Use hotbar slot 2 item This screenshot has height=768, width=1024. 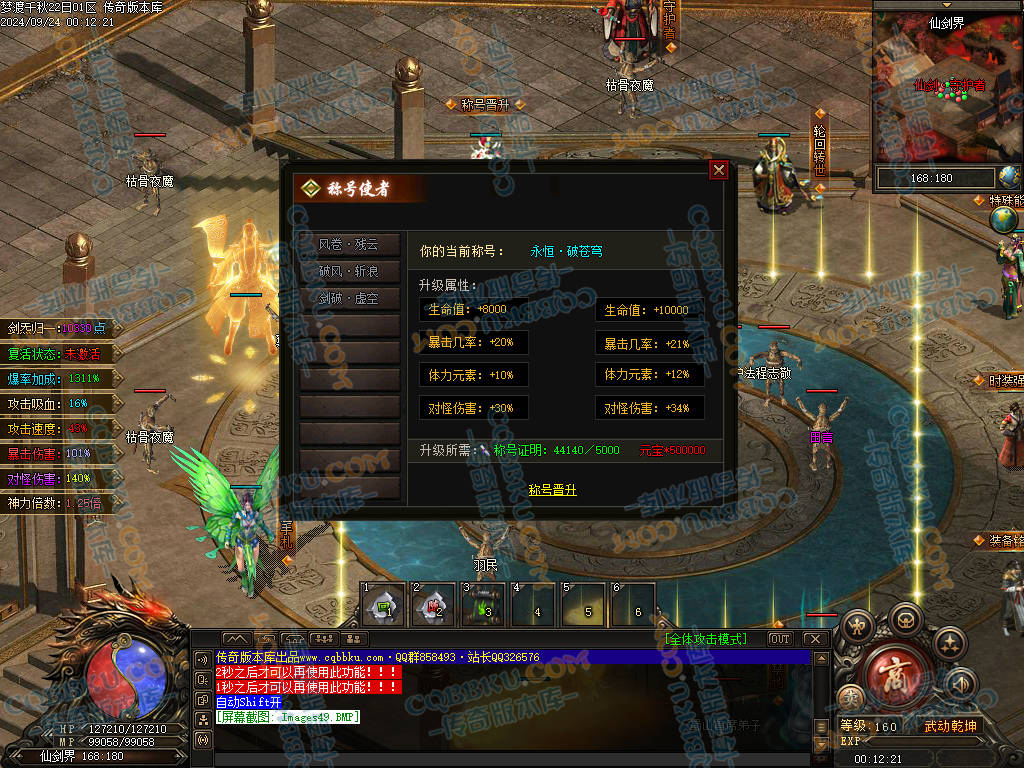pyautogui.click(x=433, y=605)
